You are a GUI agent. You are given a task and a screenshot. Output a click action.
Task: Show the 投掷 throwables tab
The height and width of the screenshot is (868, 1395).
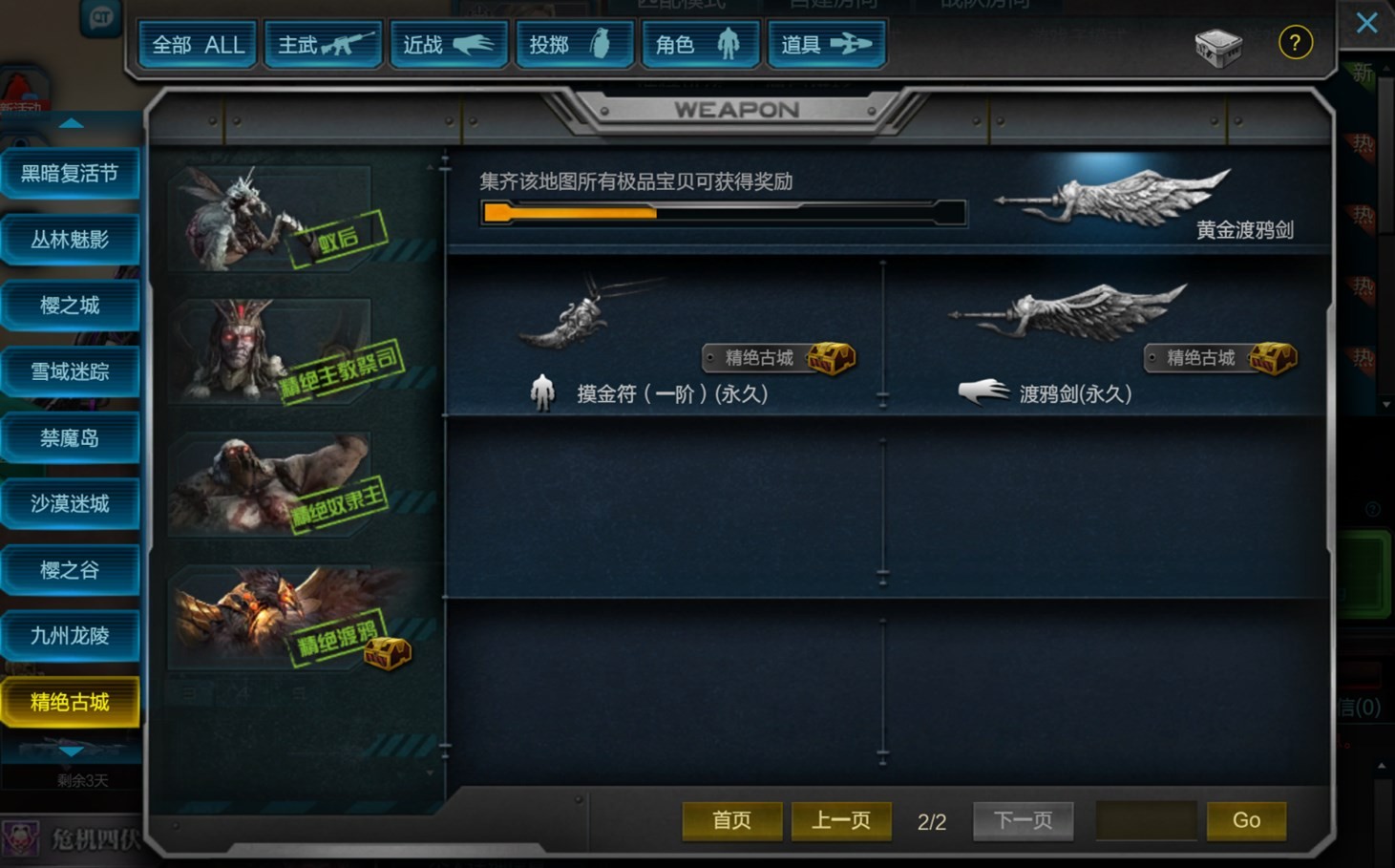point(575,45)
